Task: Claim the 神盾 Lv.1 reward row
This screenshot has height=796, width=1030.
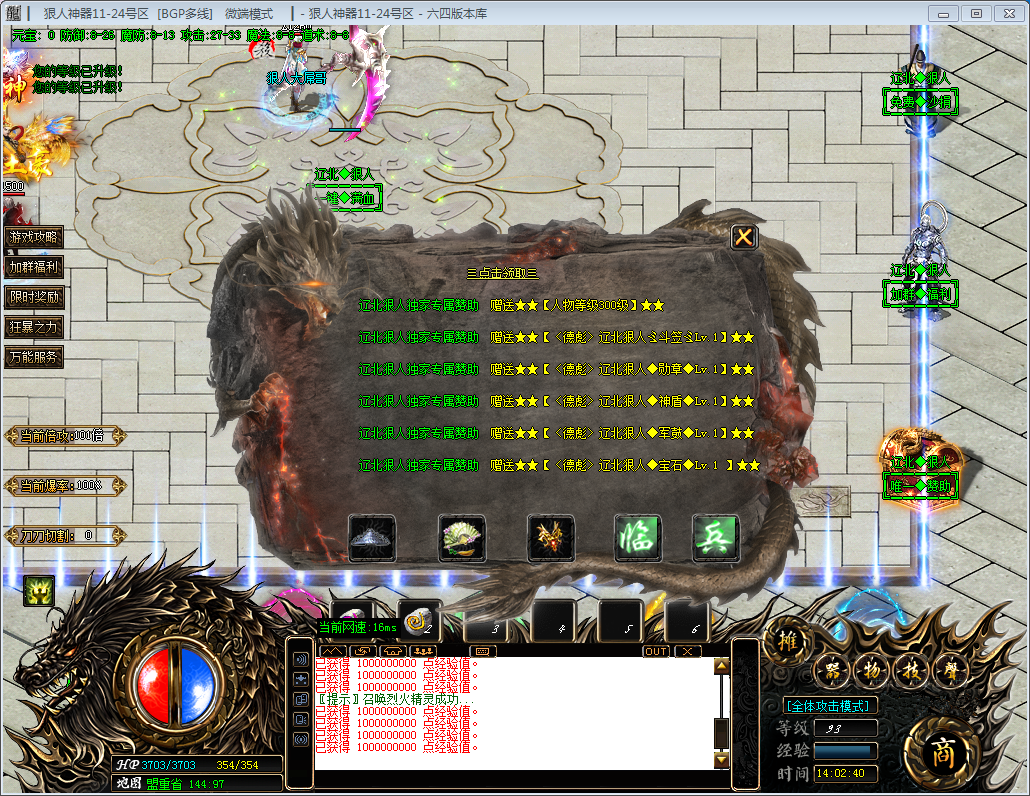Action: 556,401
